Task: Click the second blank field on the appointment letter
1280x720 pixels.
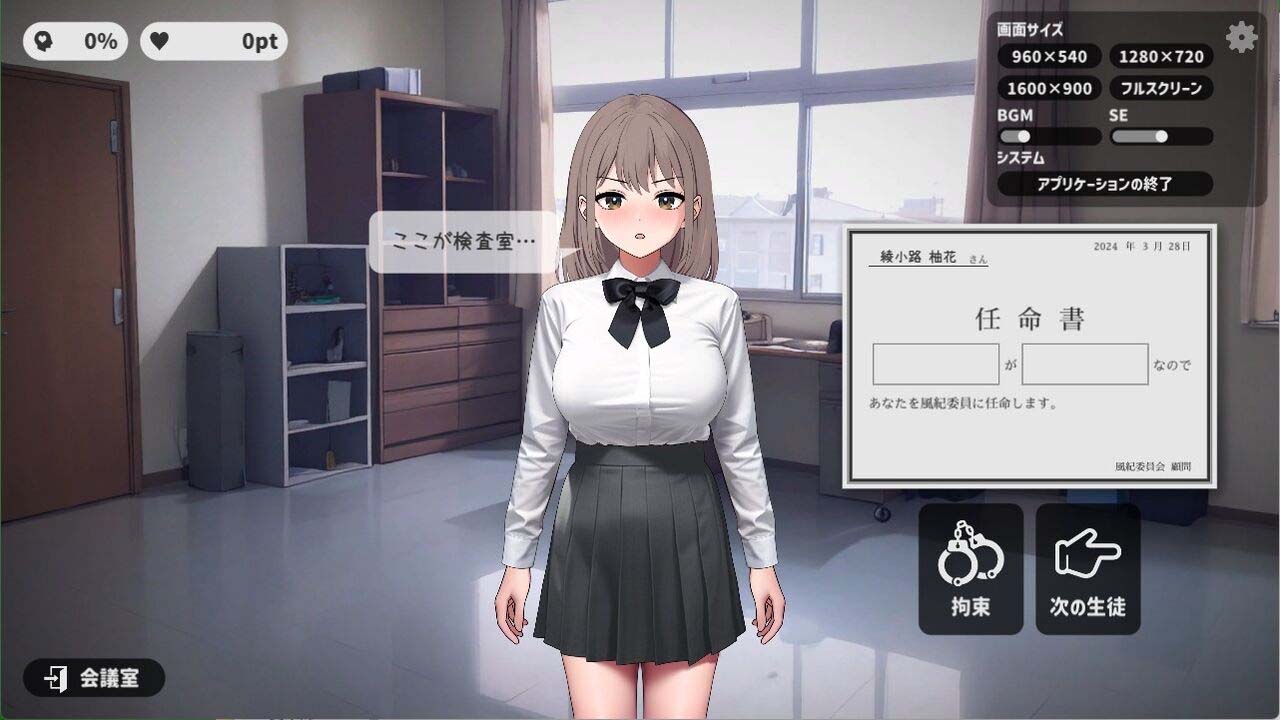Action: coord(1084,364)
